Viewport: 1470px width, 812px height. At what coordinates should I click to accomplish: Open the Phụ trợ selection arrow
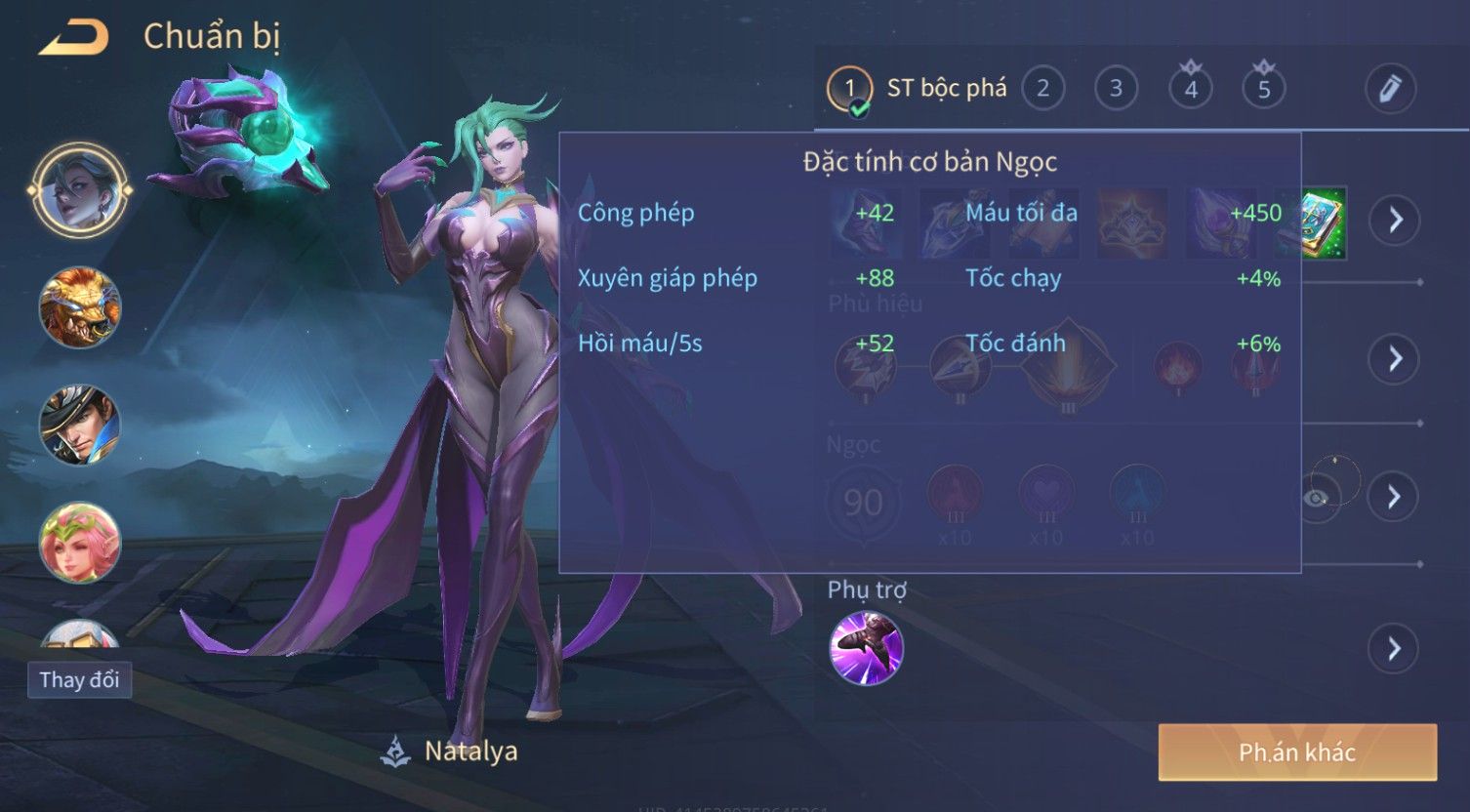pyautogui.click(x=1395, y=648)
